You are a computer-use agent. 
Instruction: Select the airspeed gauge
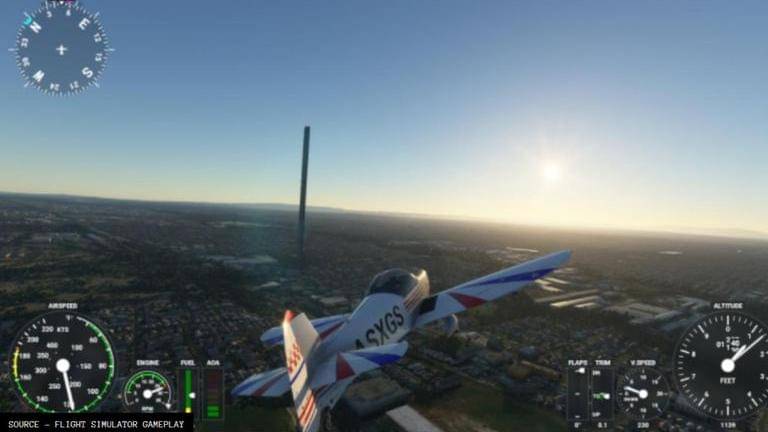point(62,363)
